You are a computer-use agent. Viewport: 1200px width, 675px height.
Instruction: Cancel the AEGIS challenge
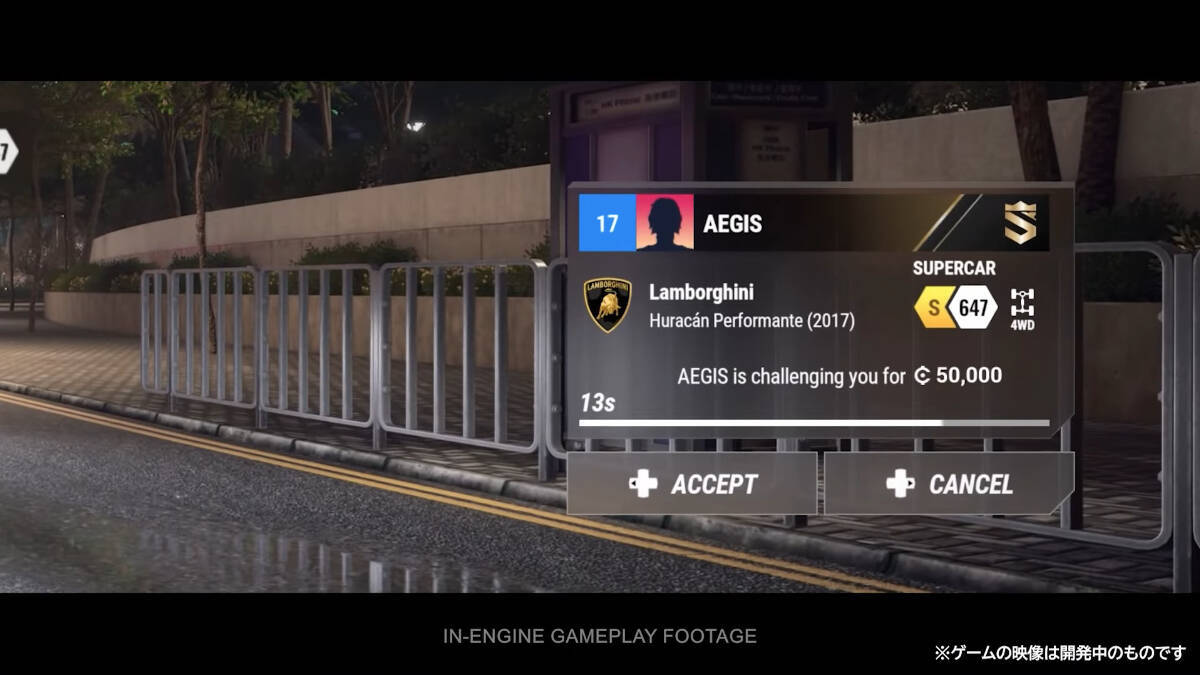coord(949,484)
